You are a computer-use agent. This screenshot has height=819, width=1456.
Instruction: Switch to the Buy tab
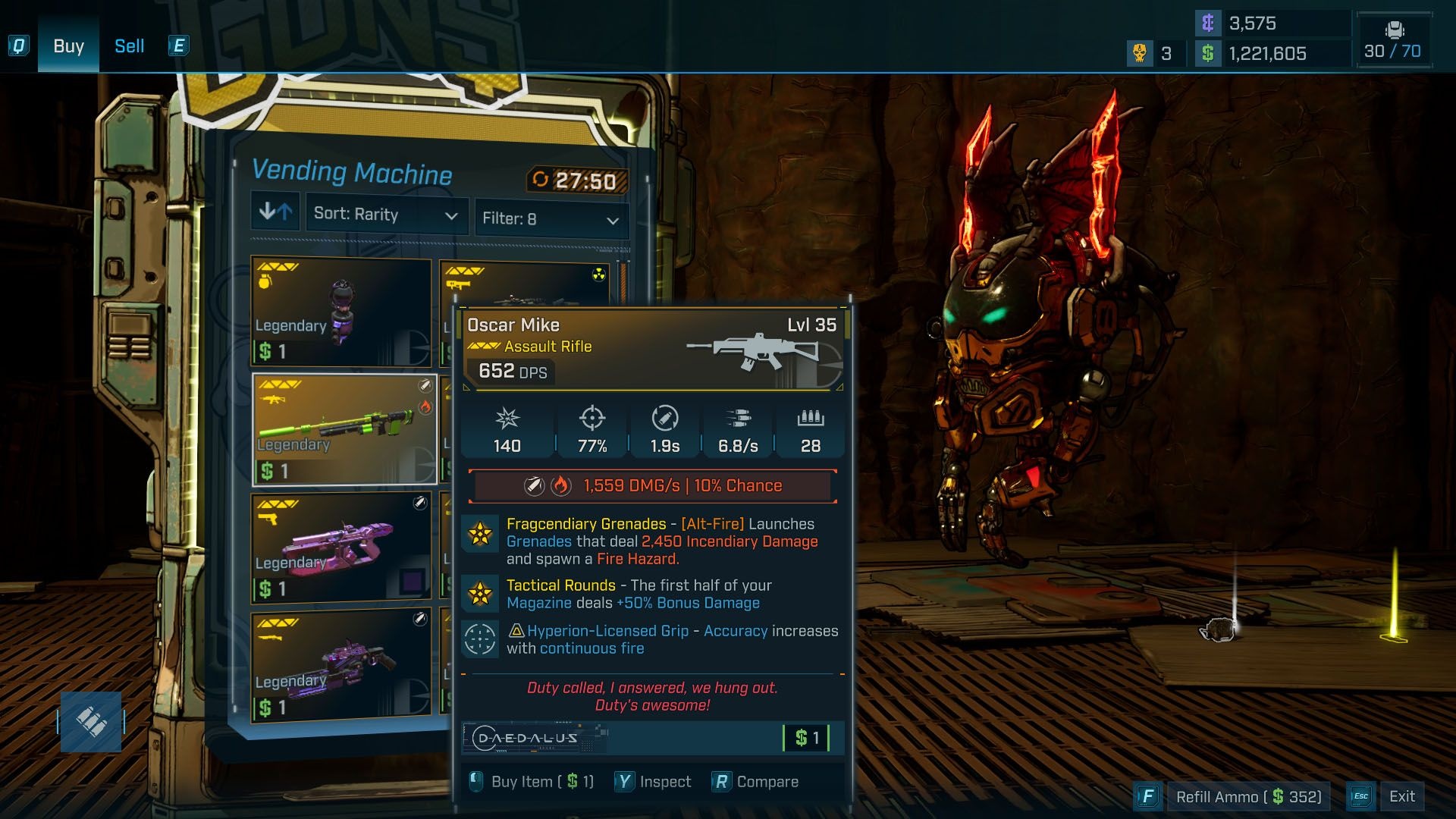(68, 46)
